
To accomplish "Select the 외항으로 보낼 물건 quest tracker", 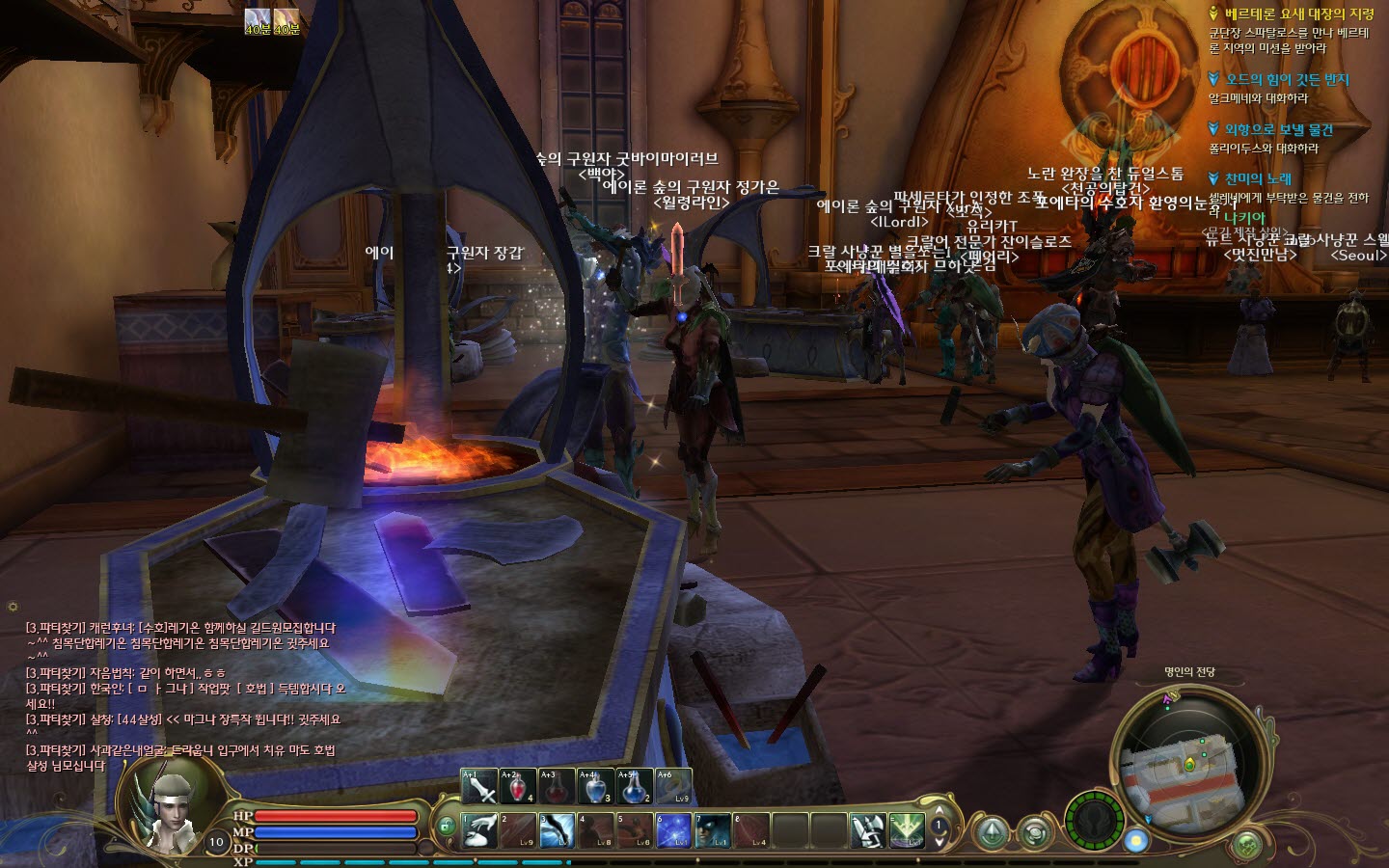I will click(x=1278, y=129).
